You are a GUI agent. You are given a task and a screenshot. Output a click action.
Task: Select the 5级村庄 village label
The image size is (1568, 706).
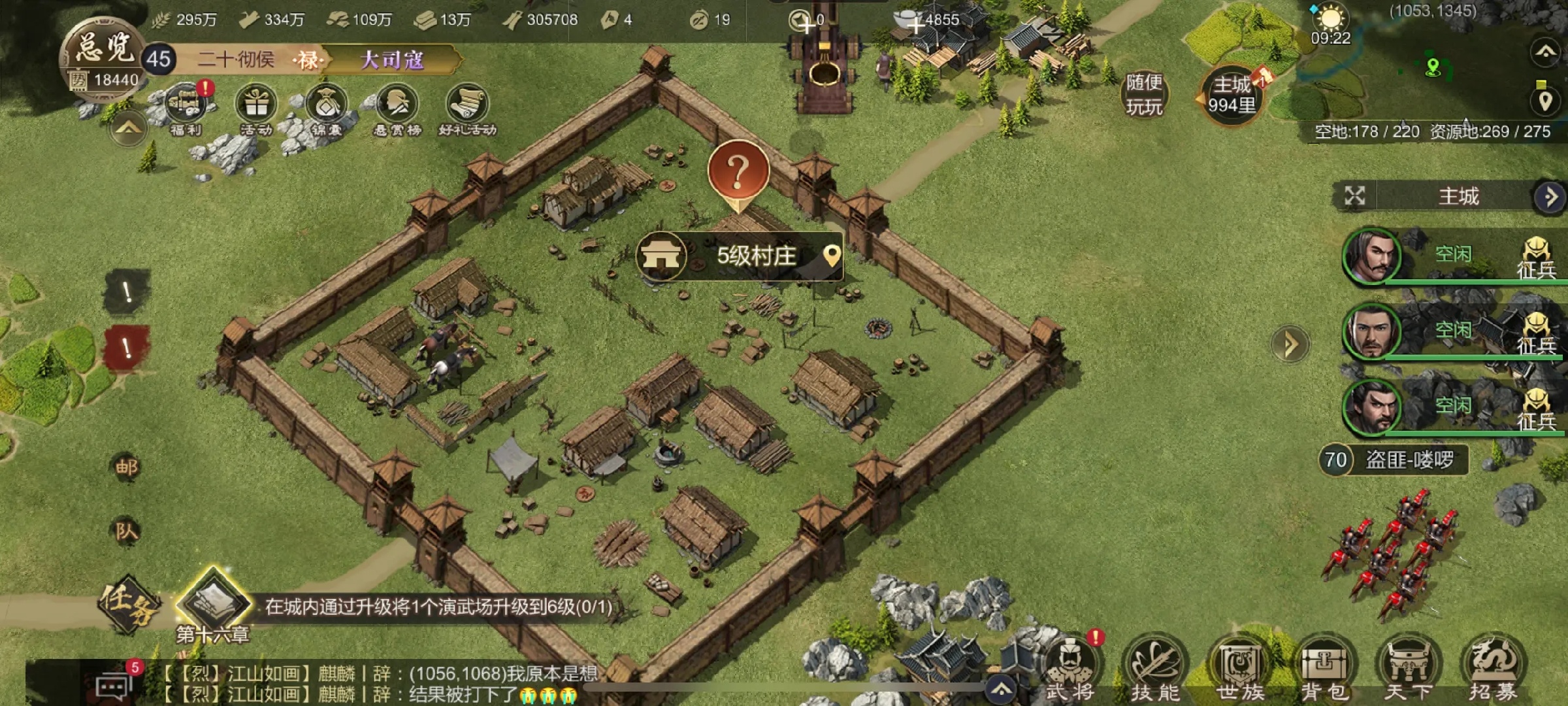(755, 256)
